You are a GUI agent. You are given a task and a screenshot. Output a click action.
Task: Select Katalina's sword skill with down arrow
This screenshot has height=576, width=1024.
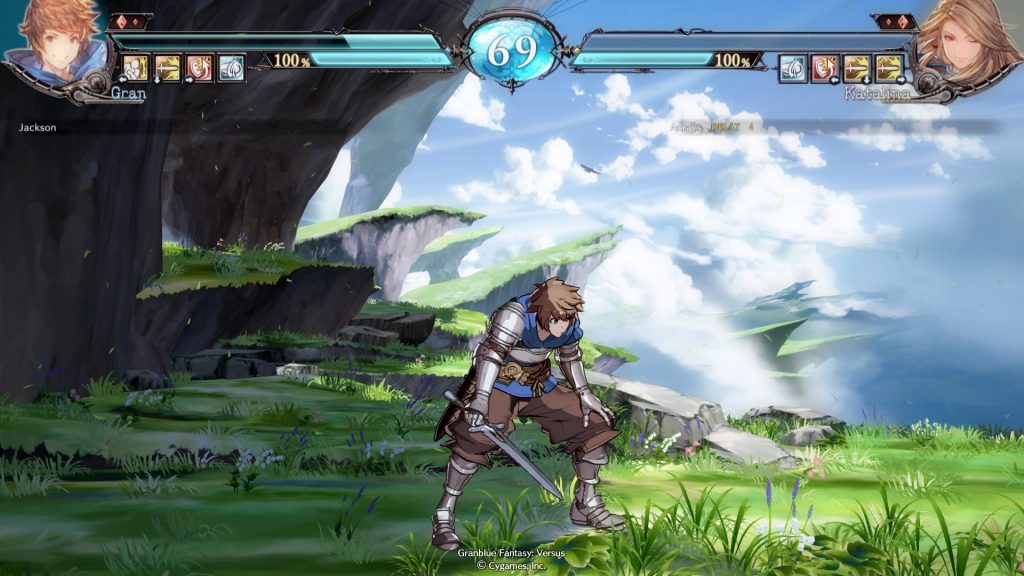[857, 67]
